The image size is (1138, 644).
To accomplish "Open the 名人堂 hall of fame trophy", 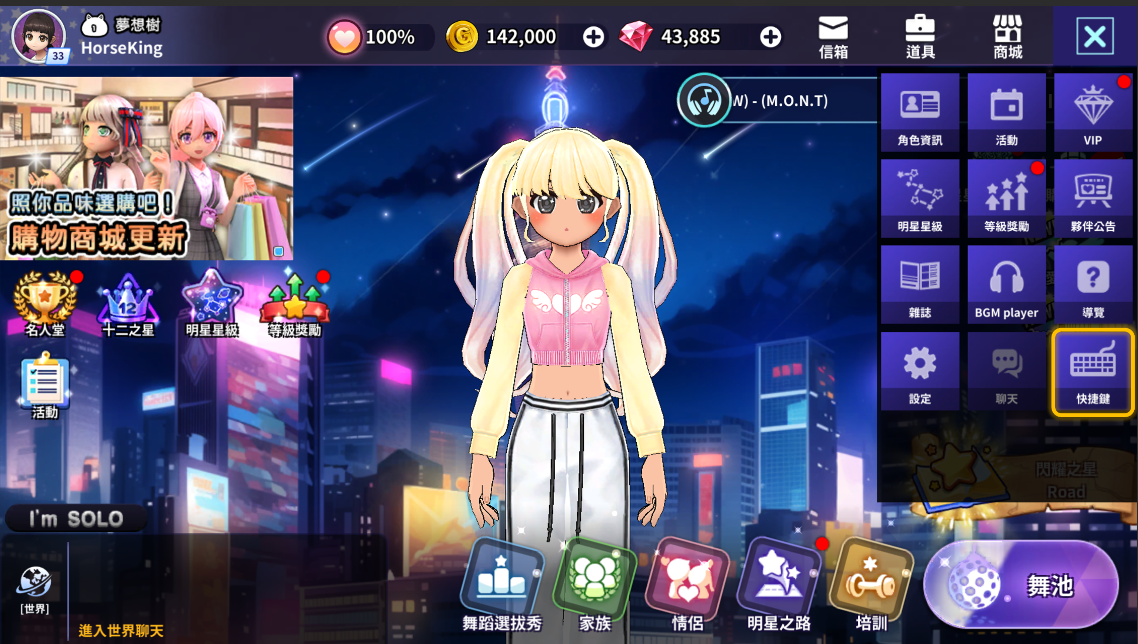I will coord(45,303).
